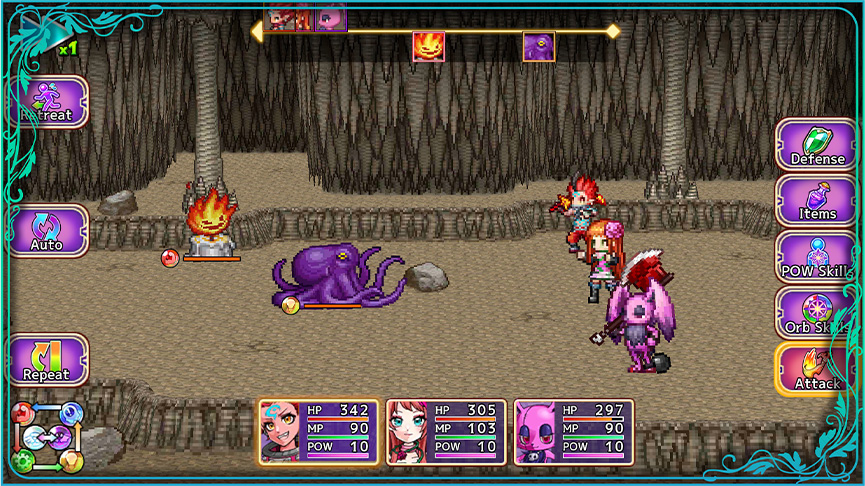Open the elemental affinity chart
The height and width of the screenshot is (486, 865).
(x=47, y=437)
